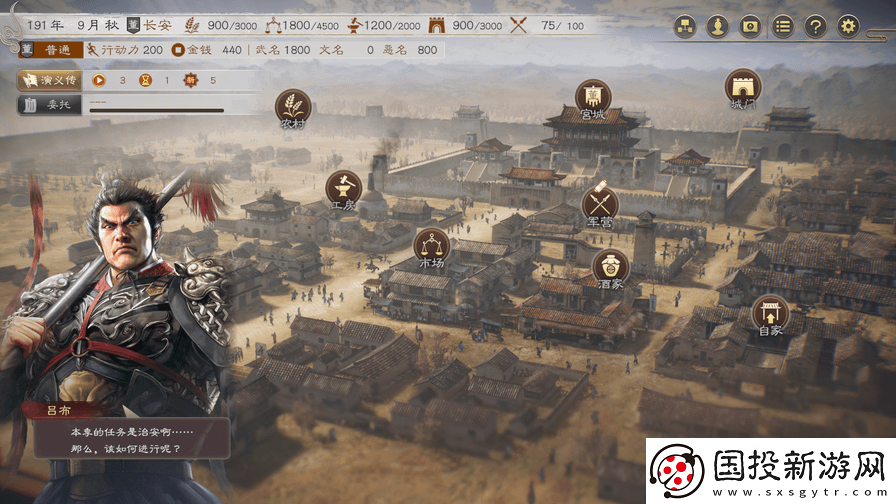Open the settings gear menu
The image size is (896, 504).
pyautogui.click(x=848, y=27)
